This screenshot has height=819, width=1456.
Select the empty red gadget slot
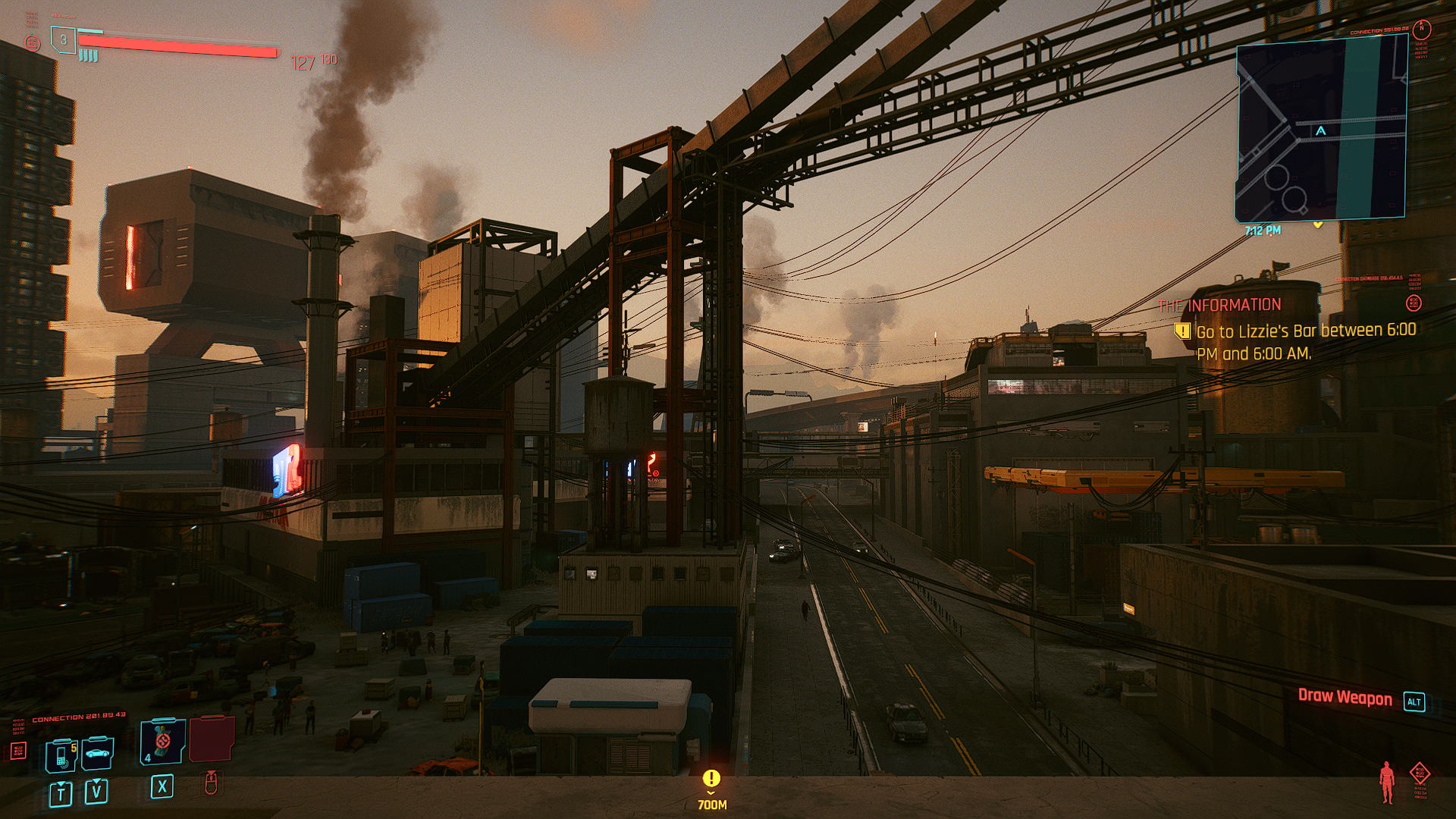pyautogui.click(x=212, y=739)
